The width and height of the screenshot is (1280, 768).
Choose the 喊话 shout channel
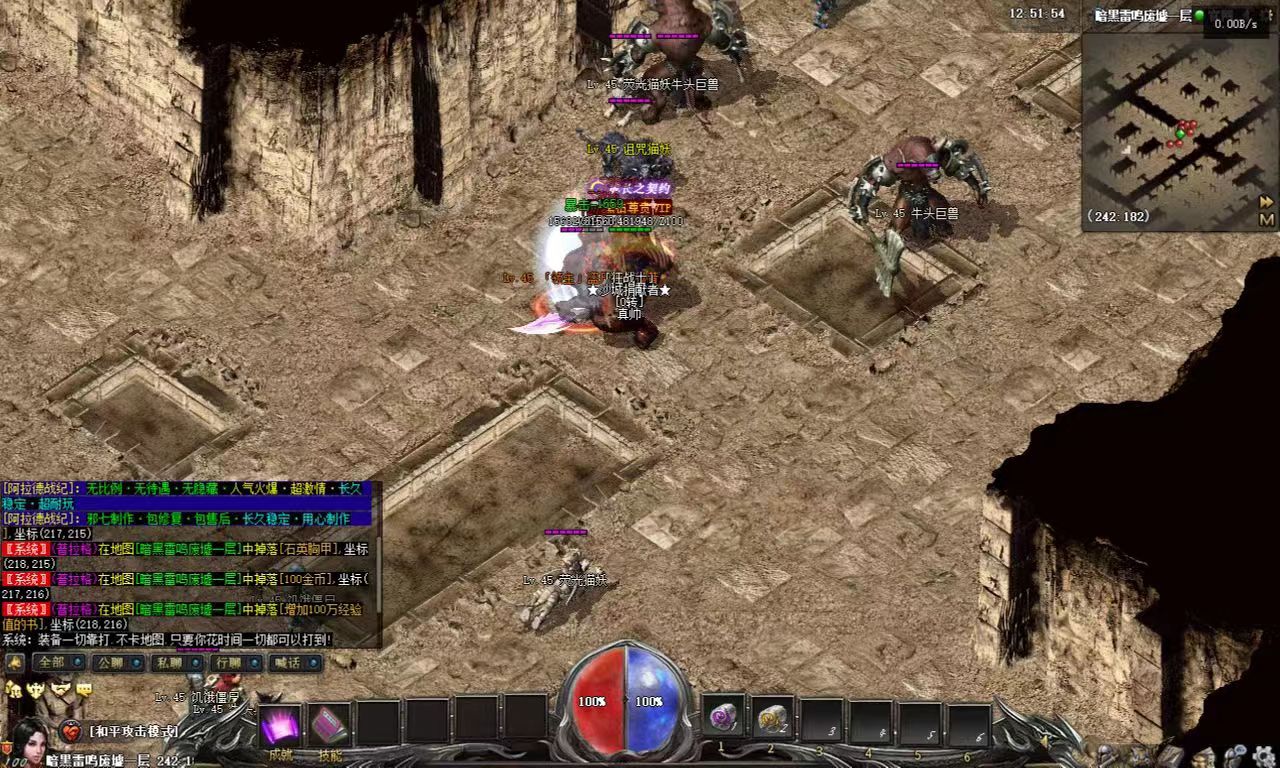294,662
